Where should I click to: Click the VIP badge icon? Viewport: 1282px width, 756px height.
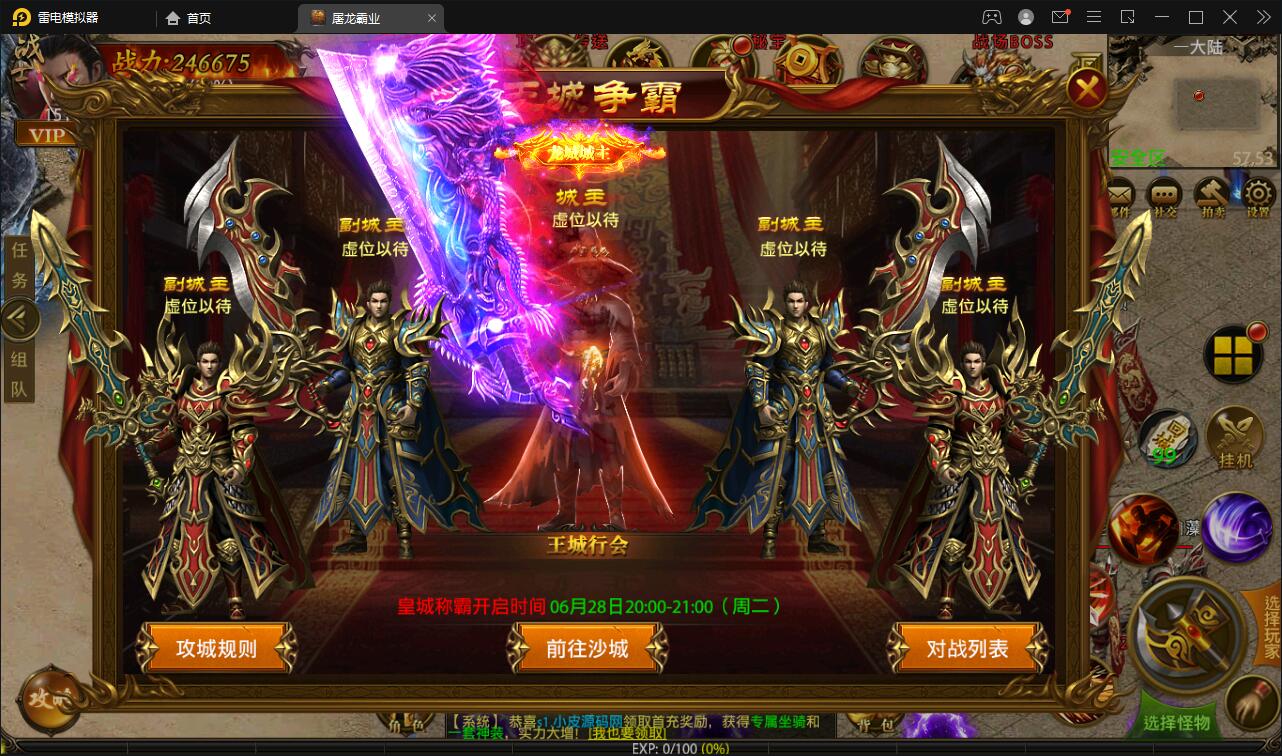pos(48,134)
